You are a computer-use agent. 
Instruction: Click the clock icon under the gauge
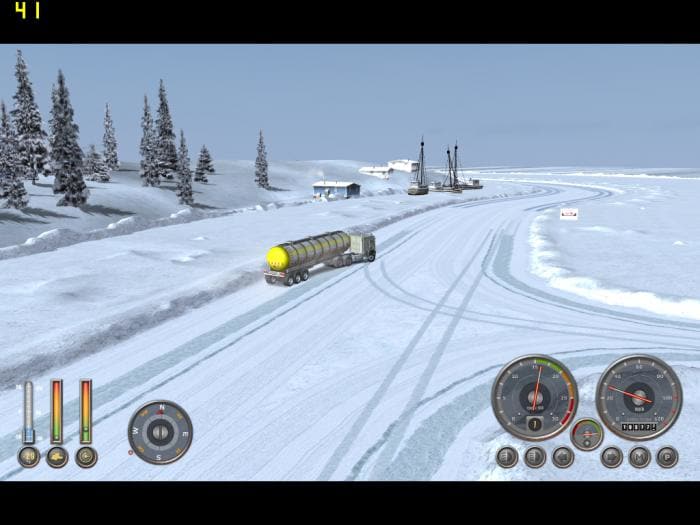point(86,457)
